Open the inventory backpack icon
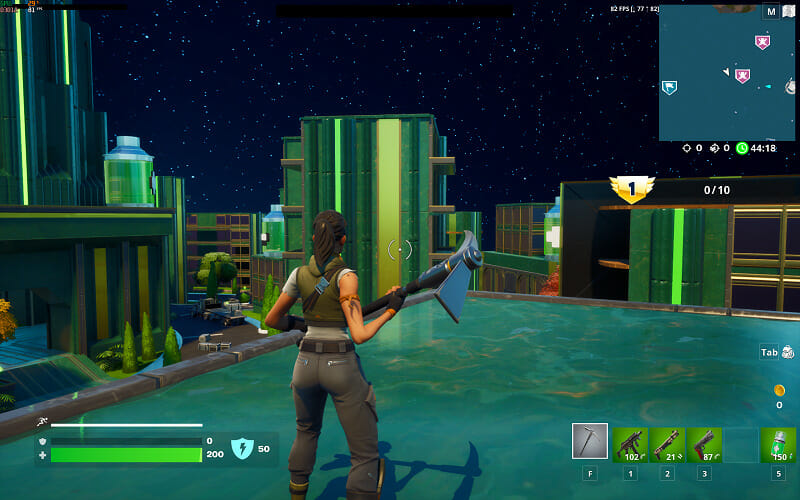This screenshot has width=800, height=500. [788, 352]
